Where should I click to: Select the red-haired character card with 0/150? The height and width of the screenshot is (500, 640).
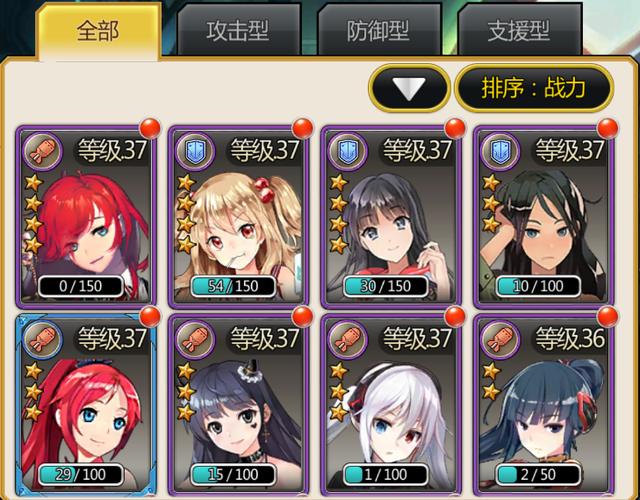click(x=85, y=215)
